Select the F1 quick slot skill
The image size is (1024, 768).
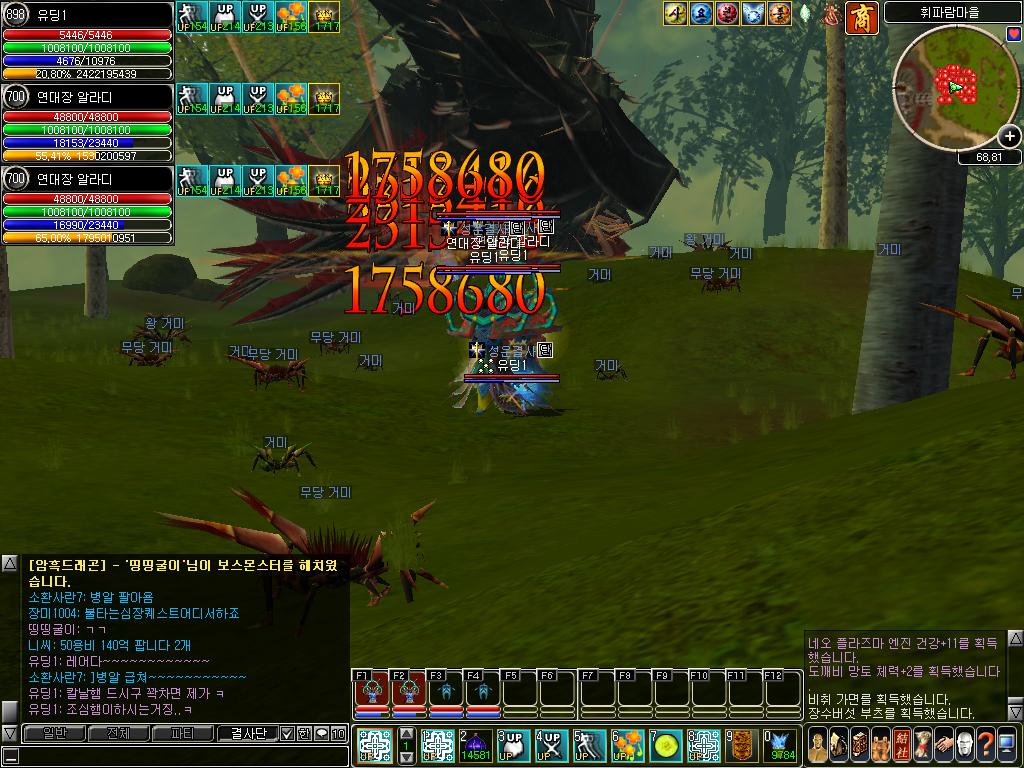pos(372,692)
